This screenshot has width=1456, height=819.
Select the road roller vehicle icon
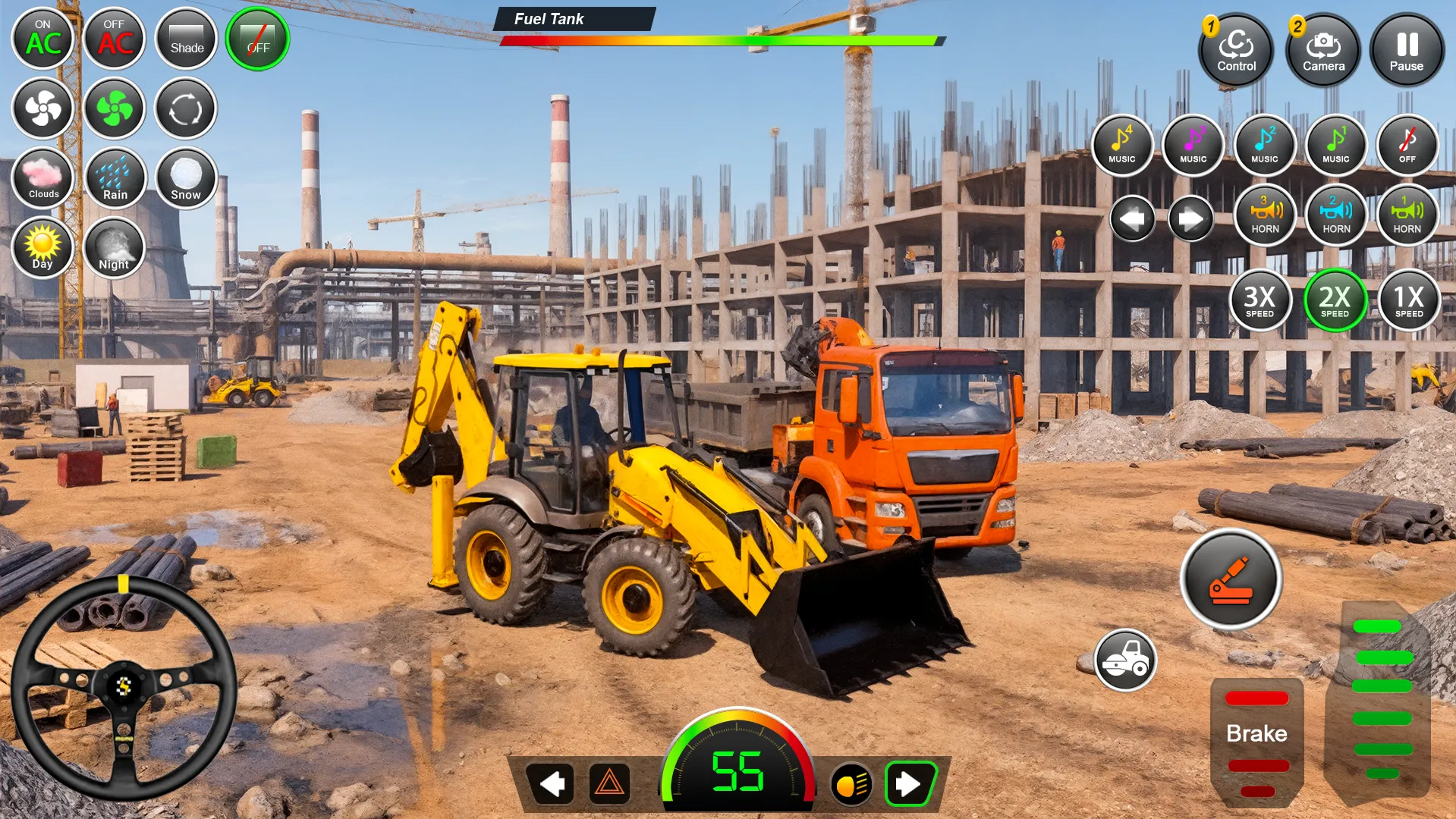1126,661
